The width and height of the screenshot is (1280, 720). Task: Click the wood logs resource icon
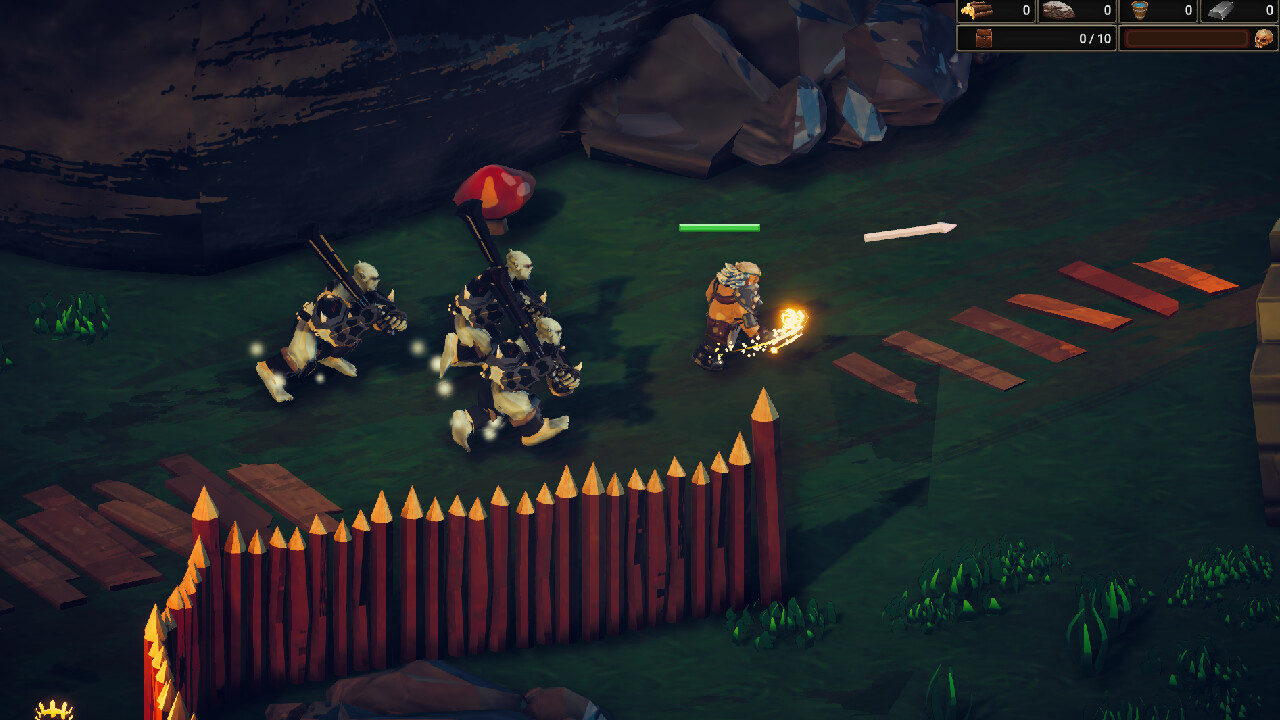977,11
